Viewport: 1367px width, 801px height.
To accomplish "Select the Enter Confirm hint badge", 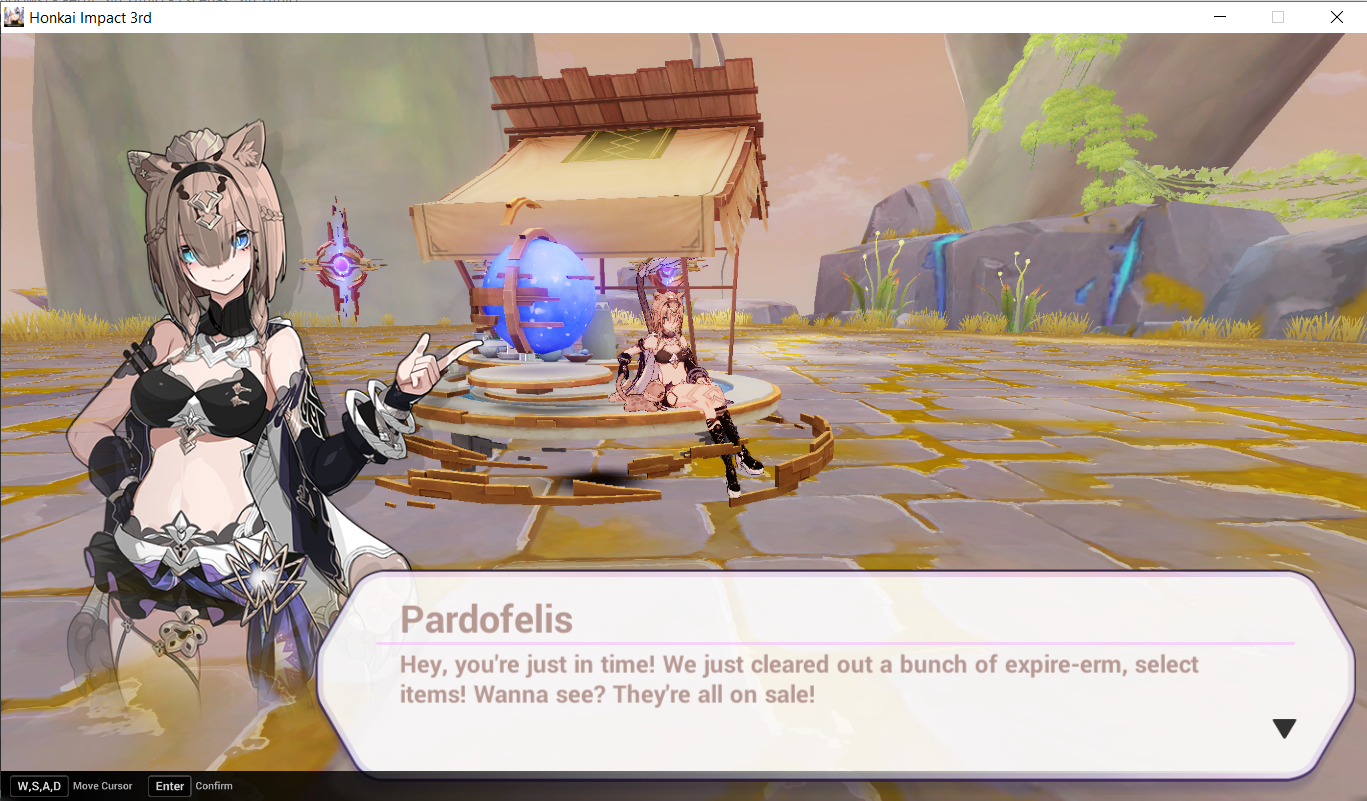I will click(169, 786).
